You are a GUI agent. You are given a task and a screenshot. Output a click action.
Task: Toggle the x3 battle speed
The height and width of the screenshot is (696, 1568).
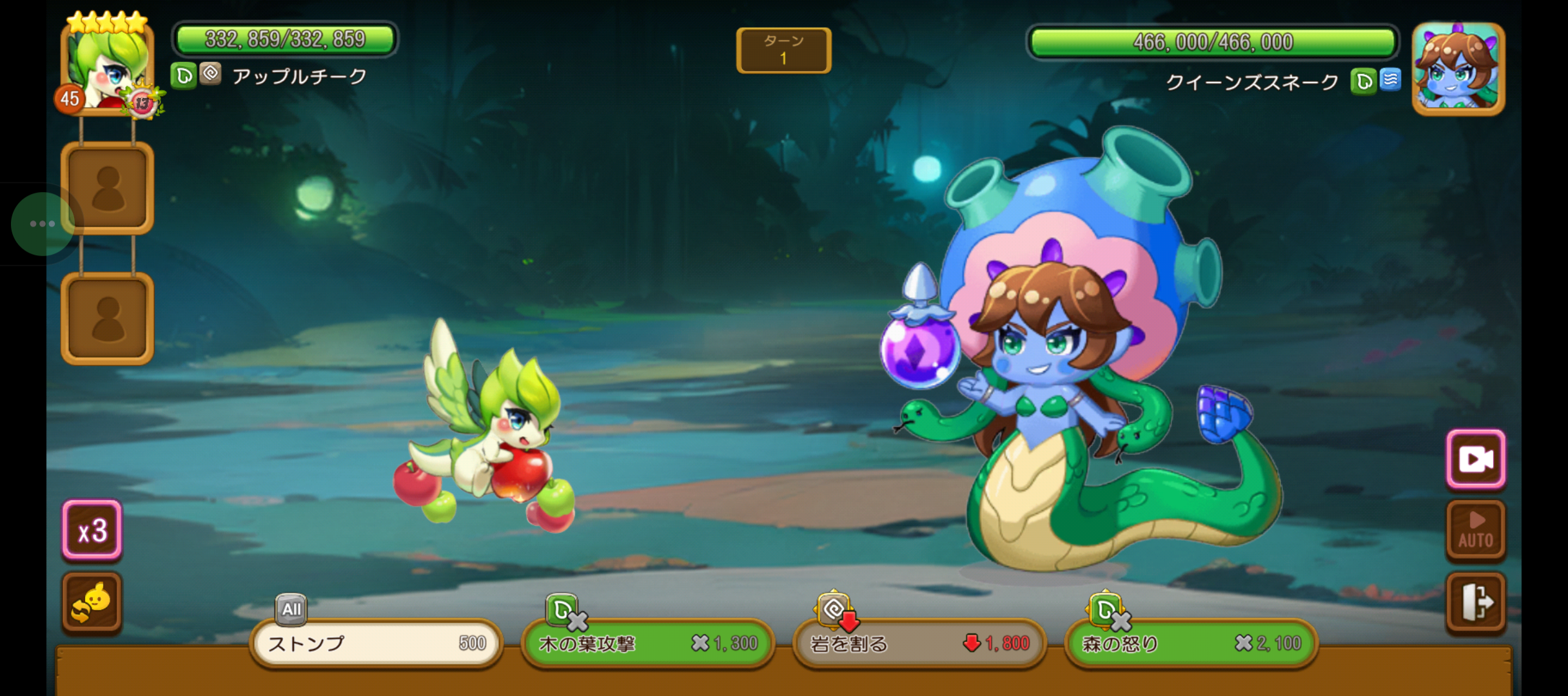(x=92, y=530)
